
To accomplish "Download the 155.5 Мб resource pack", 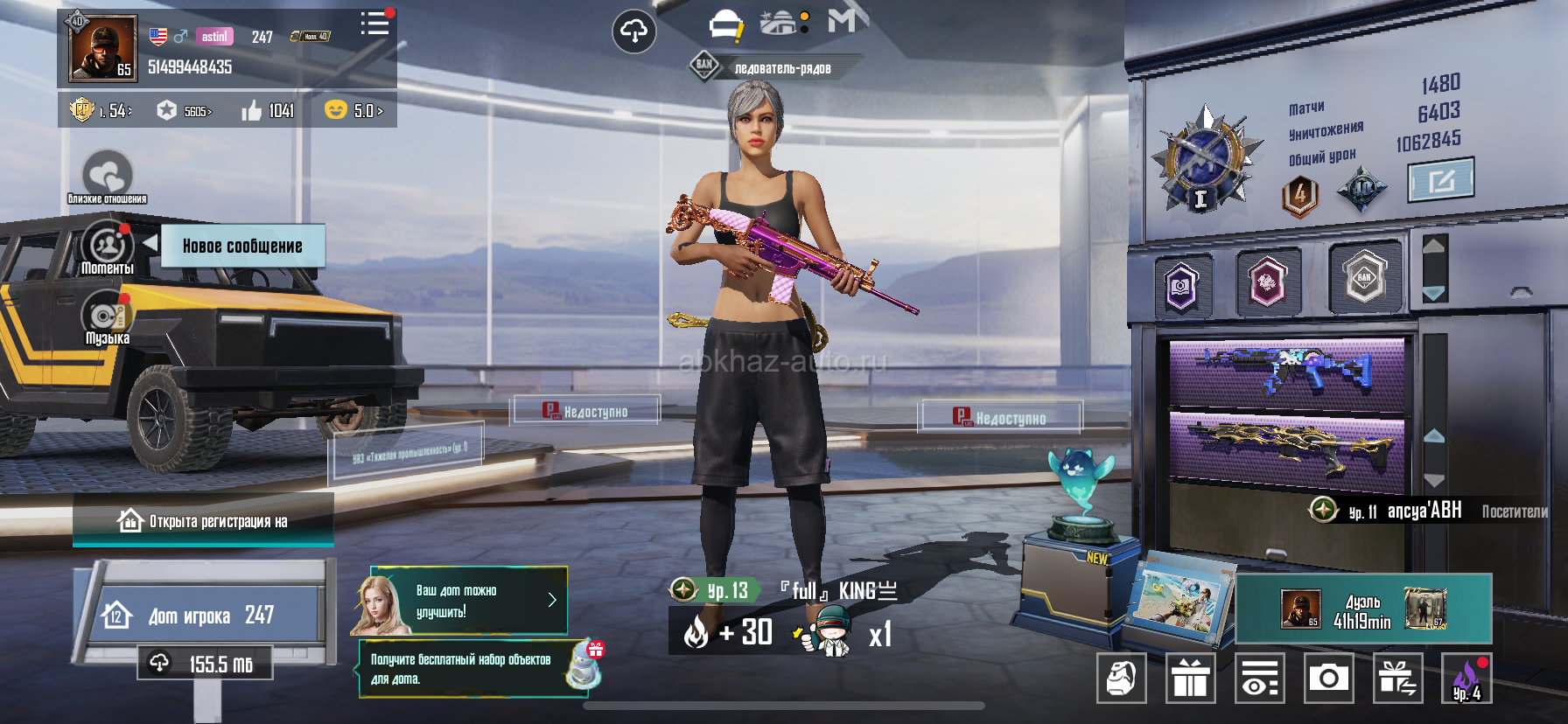I will coord(206,665).
